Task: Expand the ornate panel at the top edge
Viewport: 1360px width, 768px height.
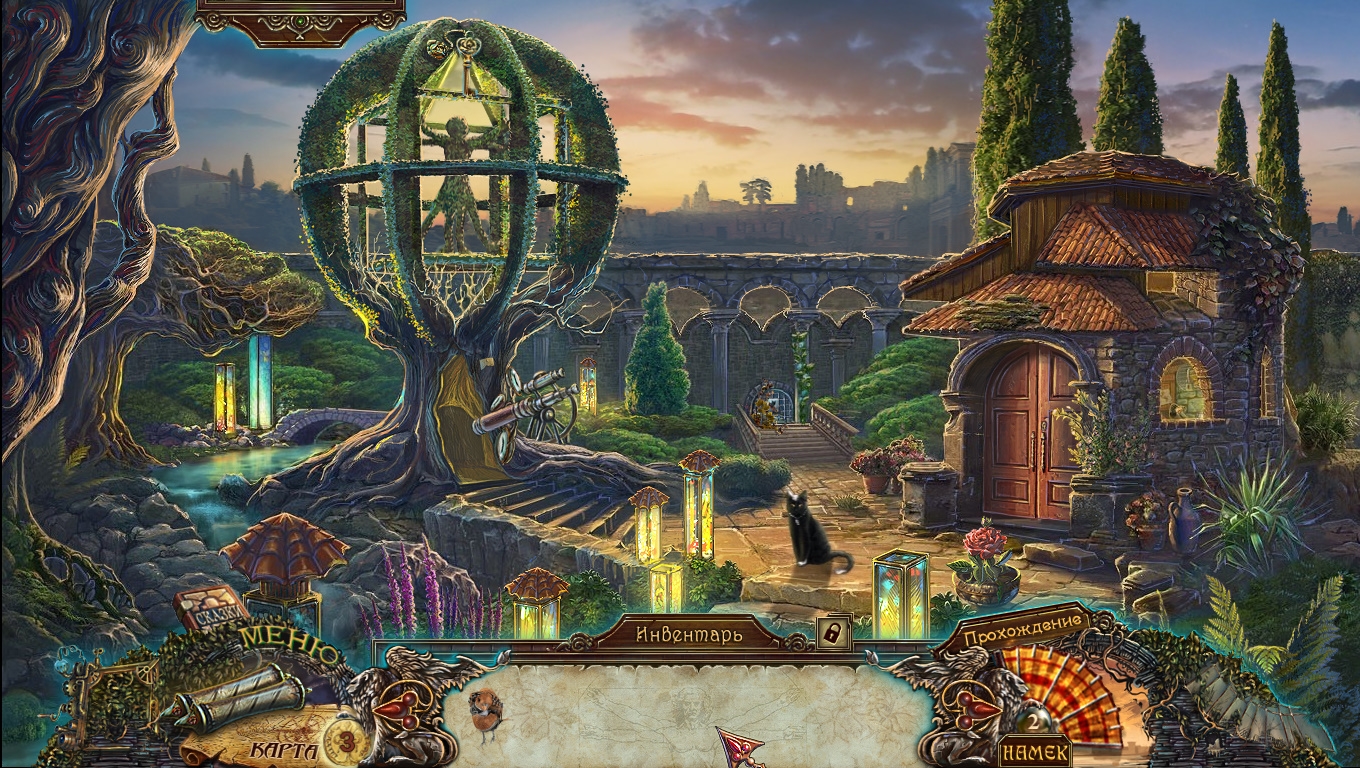Action: [301, 22]
